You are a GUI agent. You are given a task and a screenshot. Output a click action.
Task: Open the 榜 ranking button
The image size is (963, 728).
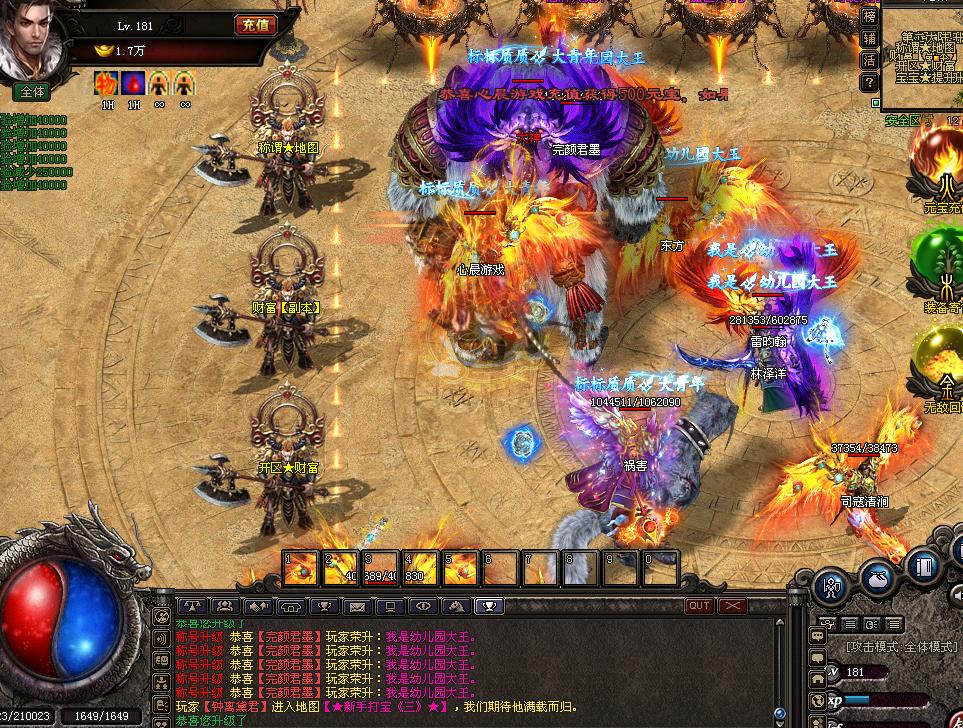(869, 15)
